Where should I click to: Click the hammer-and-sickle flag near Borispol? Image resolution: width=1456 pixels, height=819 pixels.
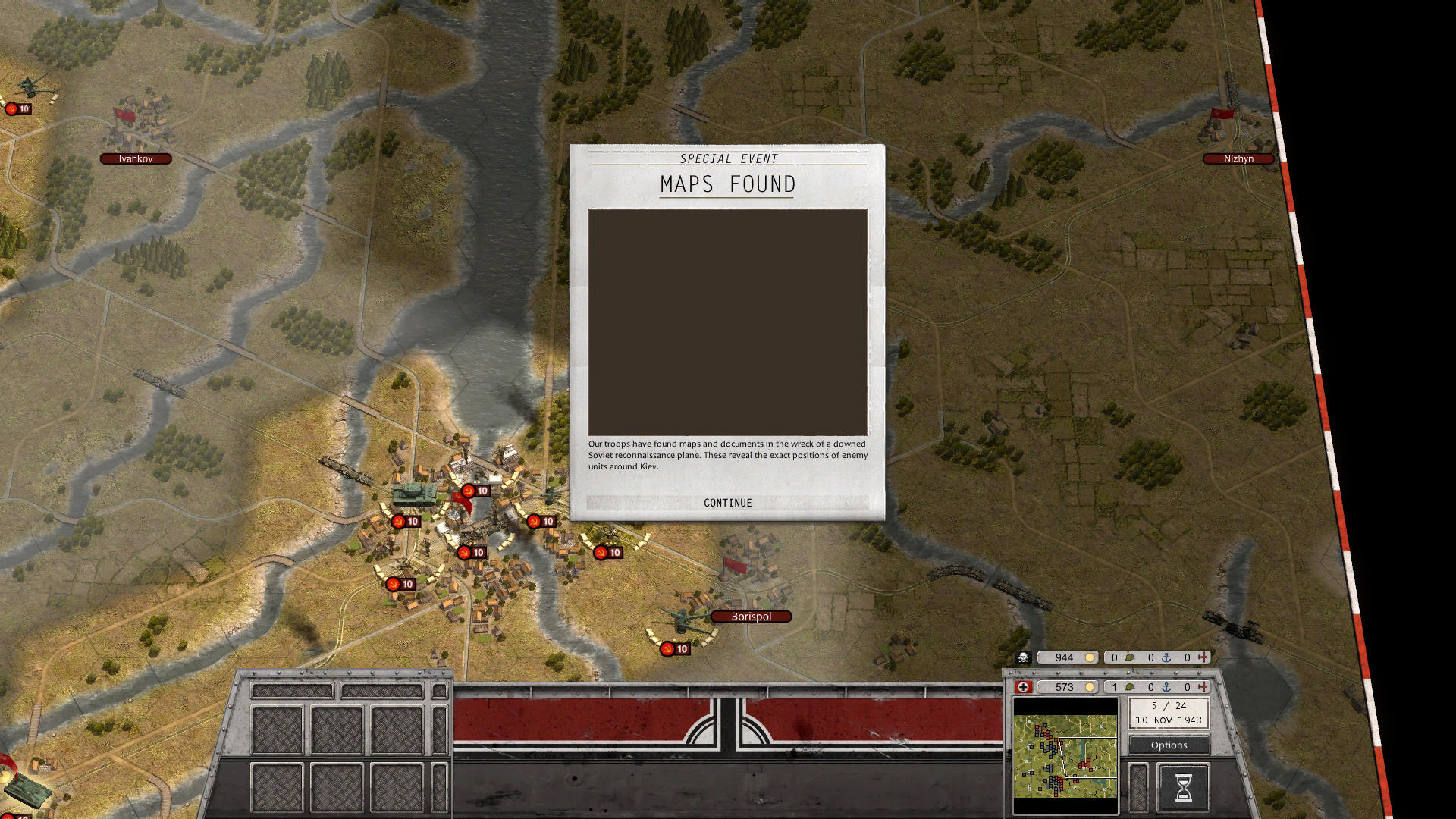click(x=736, y=565)
